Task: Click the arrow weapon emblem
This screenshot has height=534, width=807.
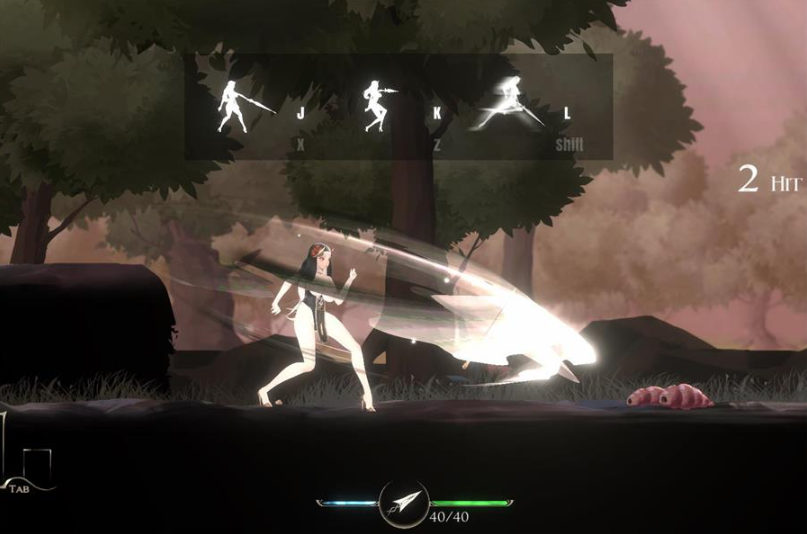Action: click(403, 503)
